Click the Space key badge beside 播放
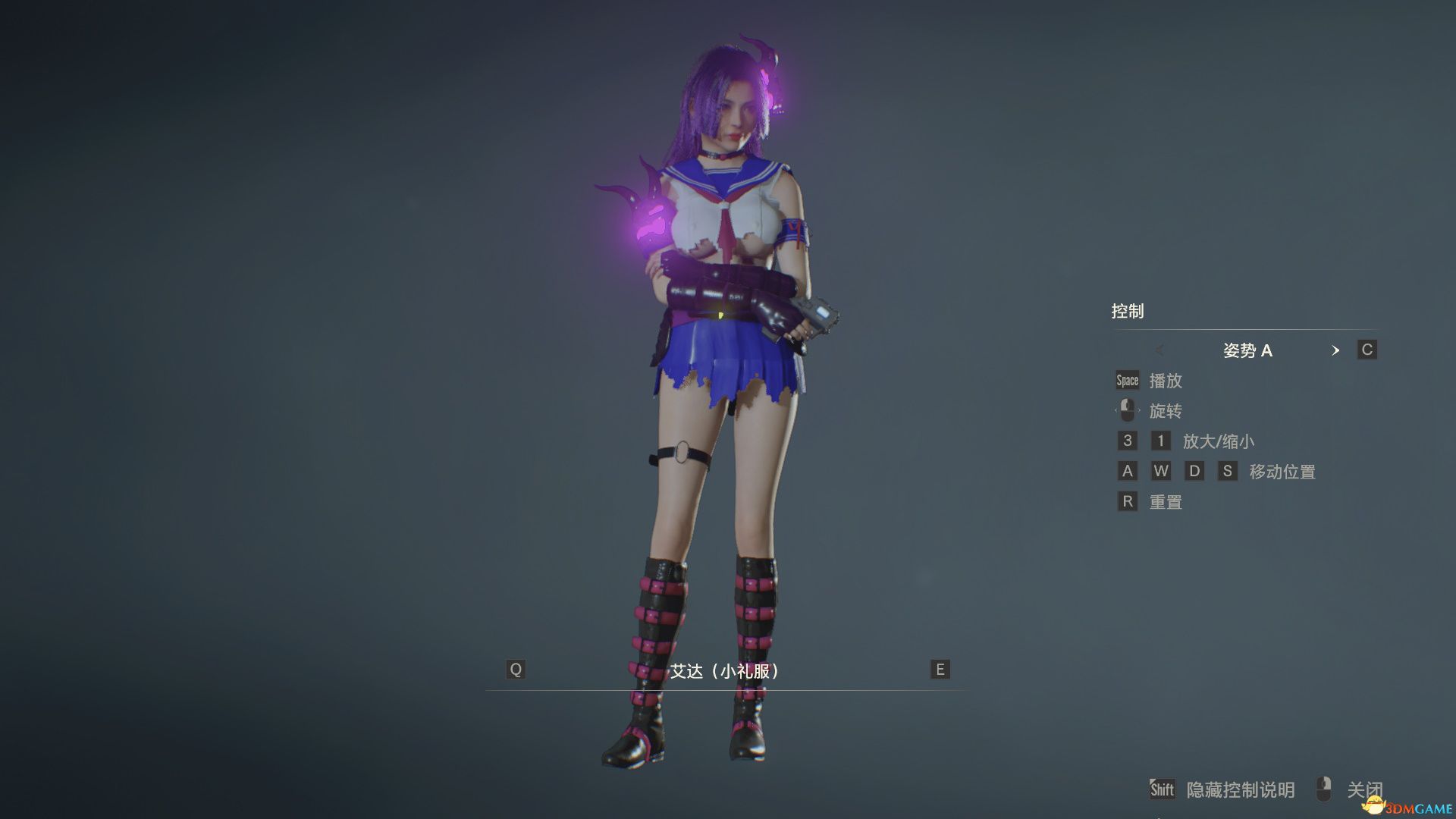Screen dimensions: 1456x819 tap(1127, 380)
